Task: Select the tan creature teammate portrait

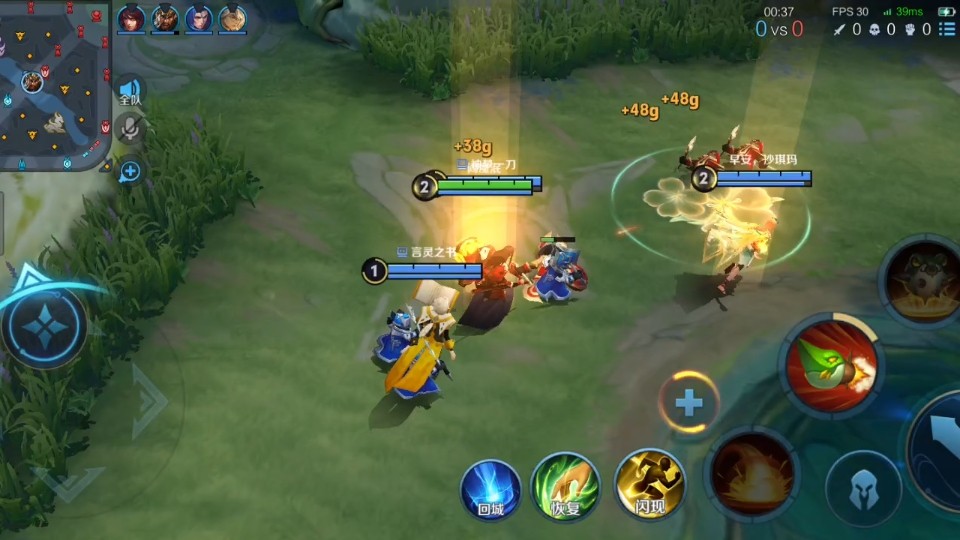Action: pos(233,19)
